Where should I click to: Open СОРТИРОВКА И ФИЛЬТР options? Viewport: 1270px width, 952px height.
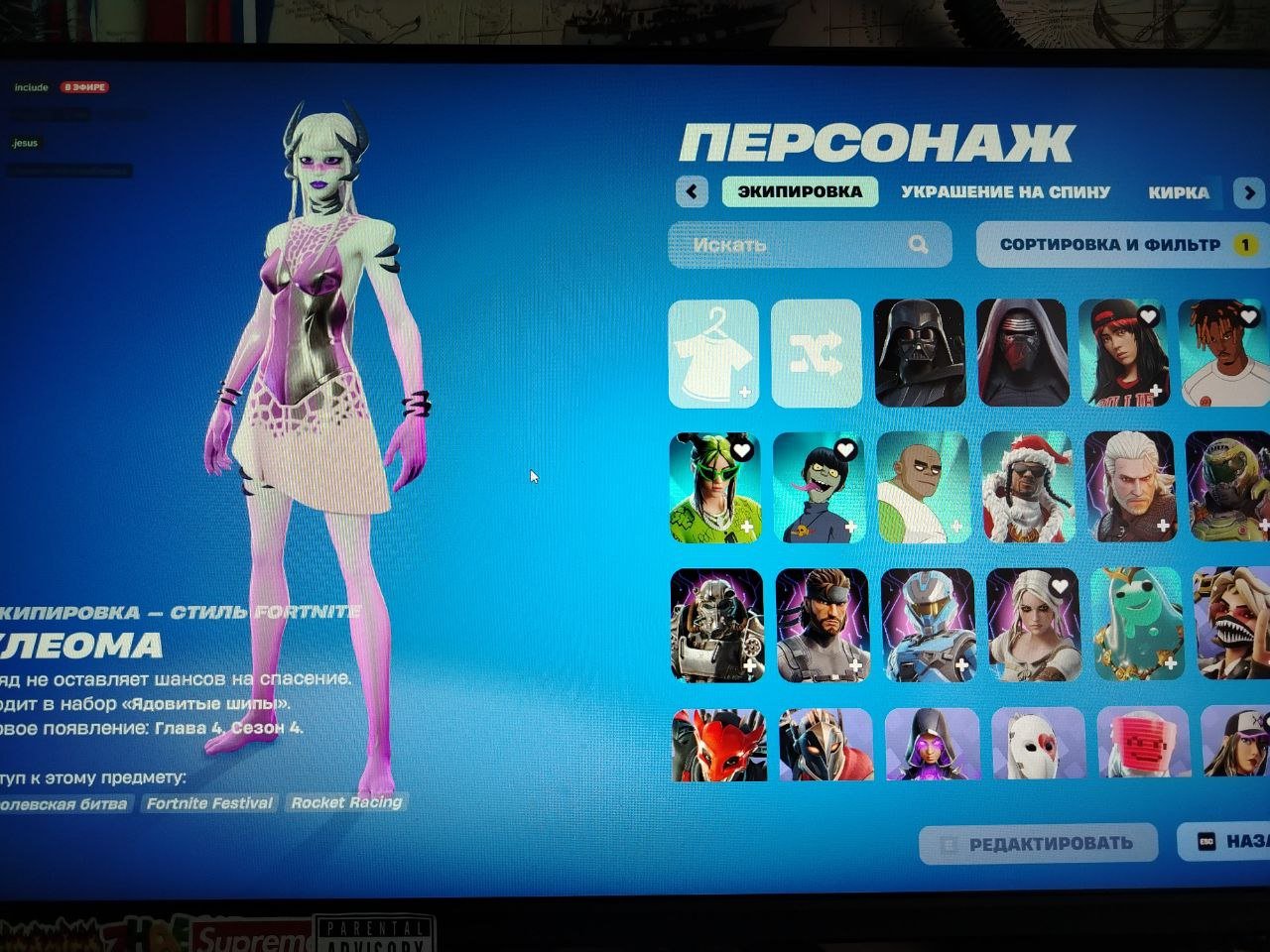click(x=1113, y=244)
